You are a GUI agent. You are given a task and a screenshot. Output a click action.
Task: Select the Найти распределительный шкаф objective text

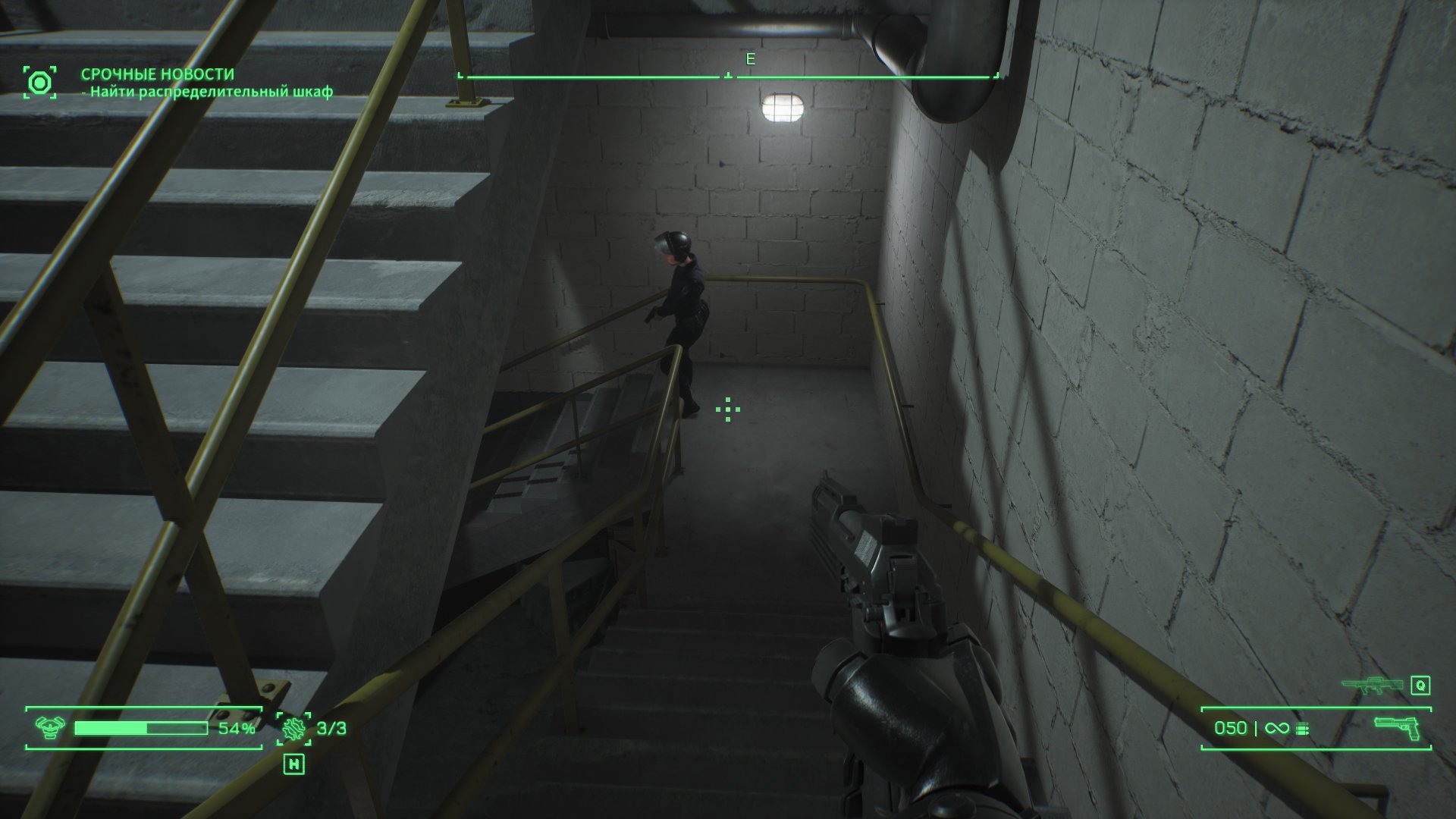pos(207,93)
